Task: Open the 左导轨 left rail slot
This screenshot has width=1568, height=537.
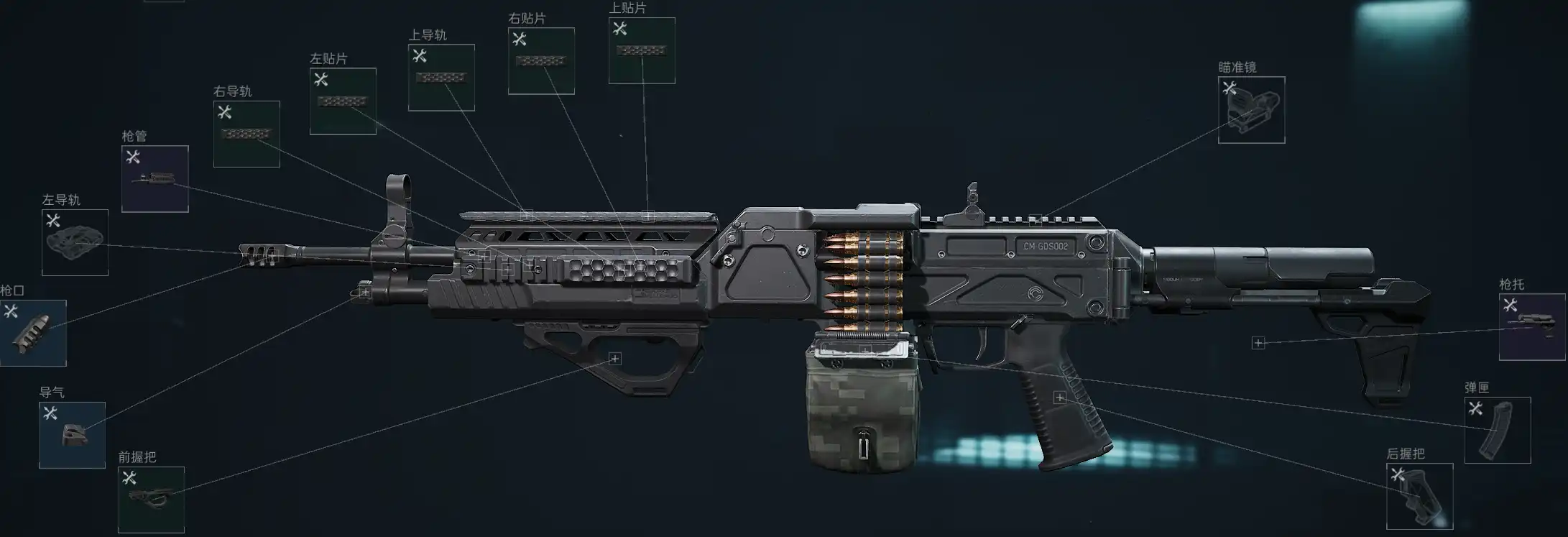Action: coord(75,242)
